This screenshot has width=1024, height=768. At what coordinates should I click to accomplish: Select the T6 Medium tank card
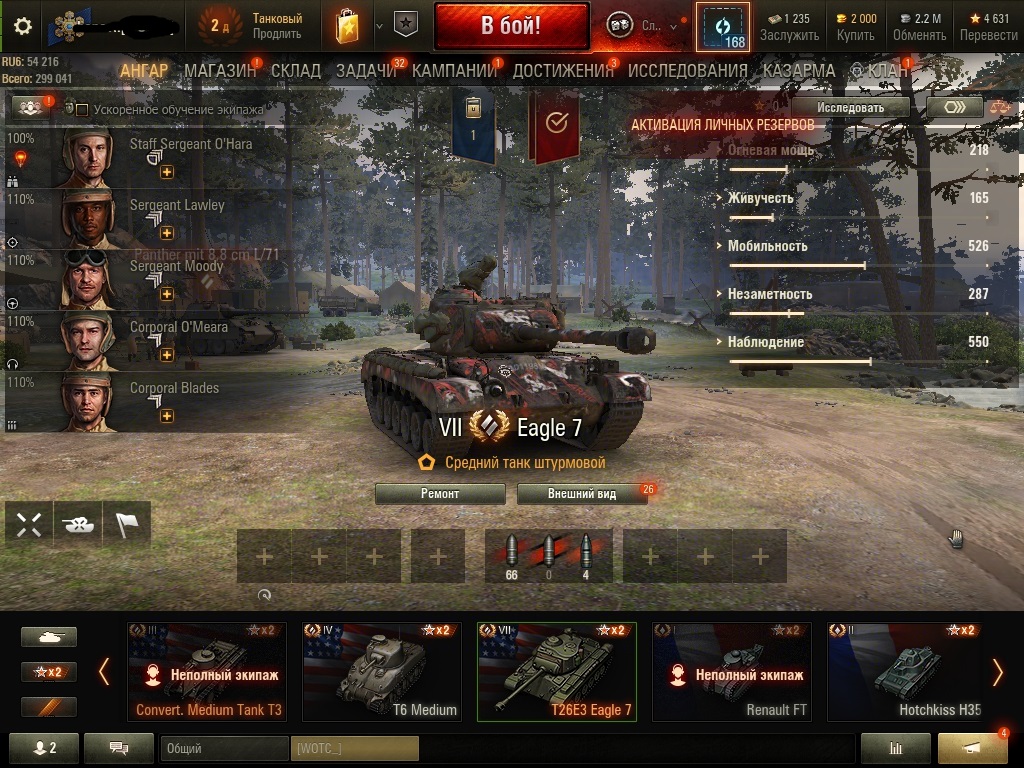click(382, 671)
